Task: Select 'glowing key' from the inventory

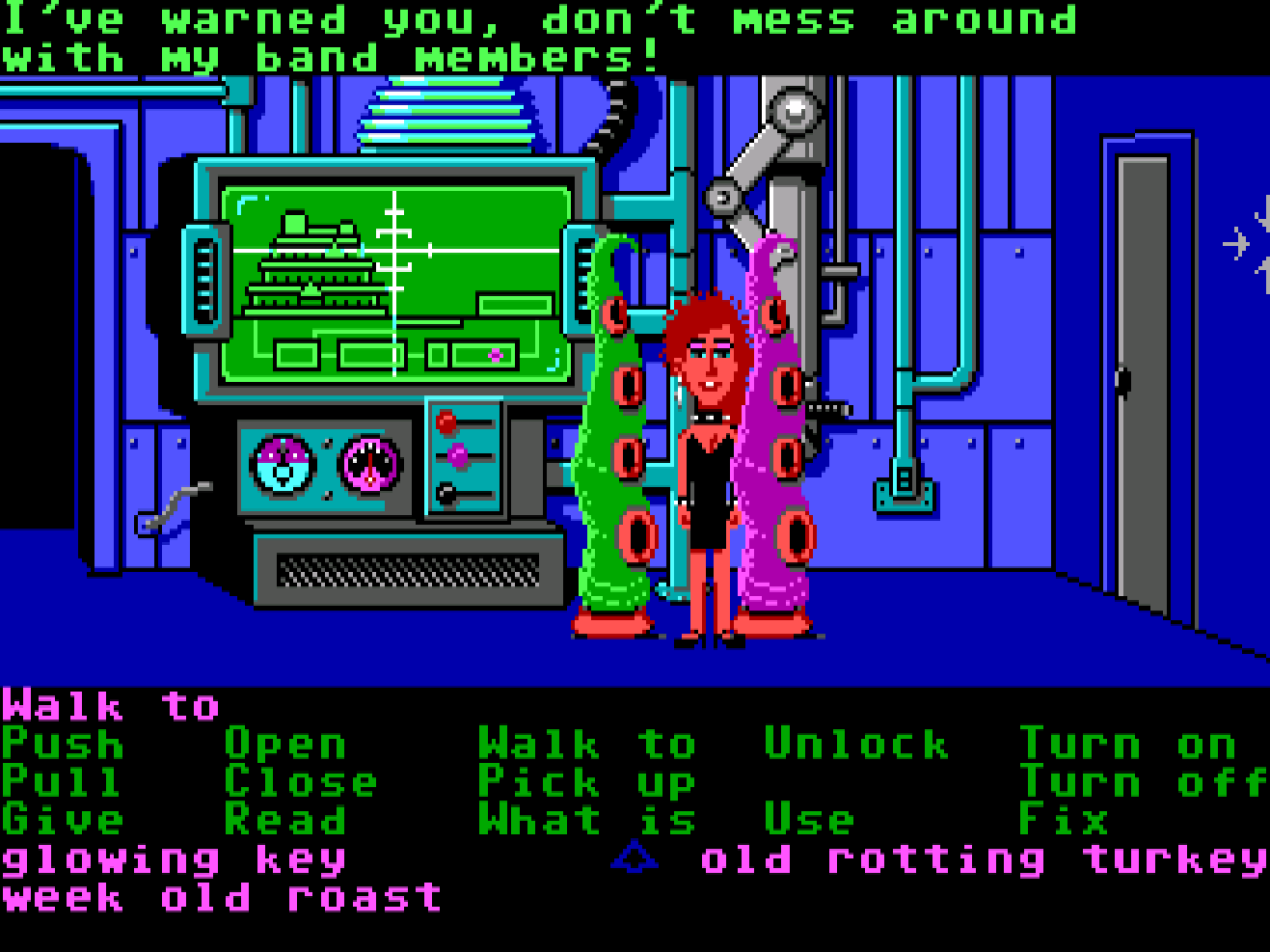Action: [x=174, y=857]
